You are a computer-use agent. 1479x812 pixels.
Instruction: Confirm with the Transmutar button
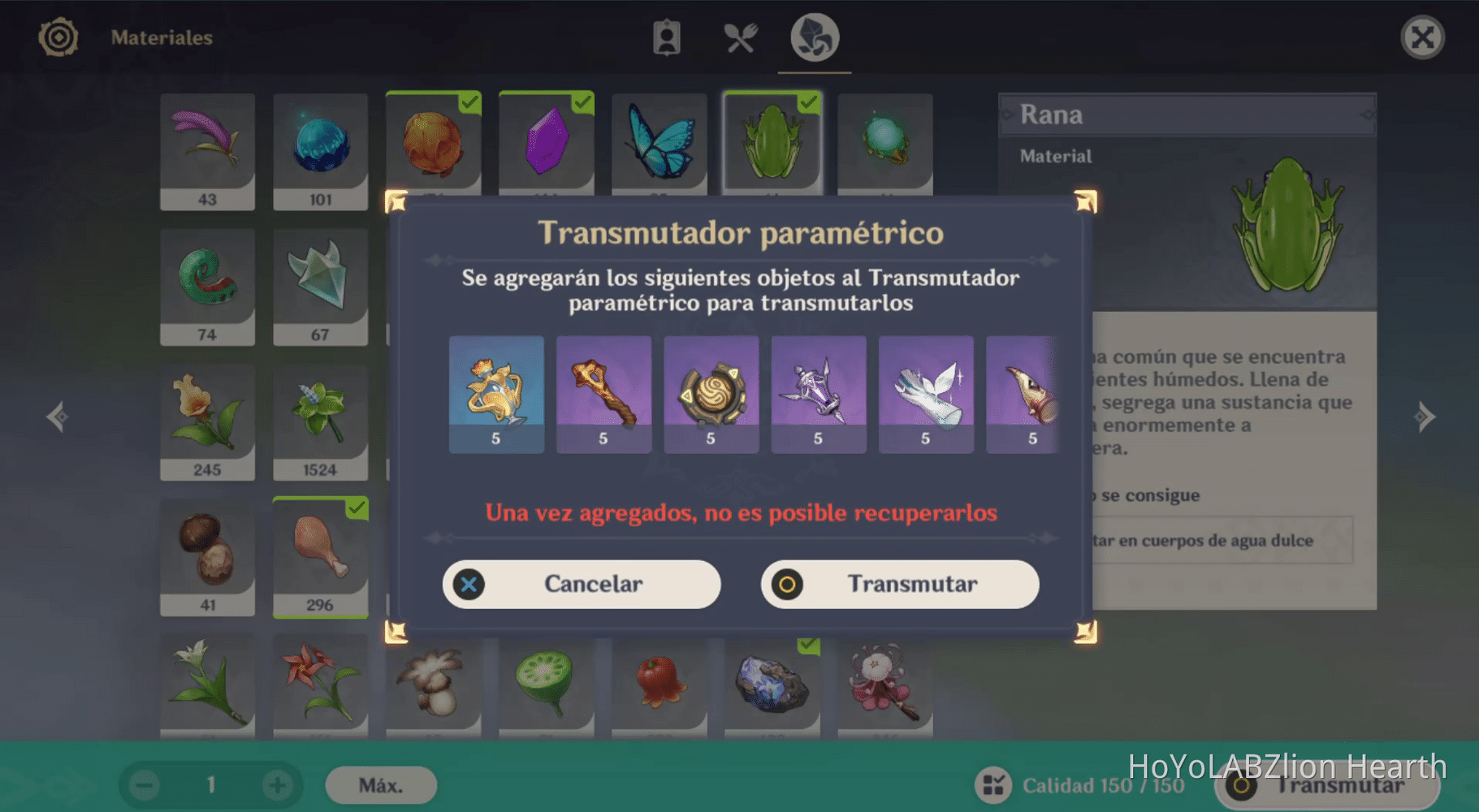tap(898, 584)
